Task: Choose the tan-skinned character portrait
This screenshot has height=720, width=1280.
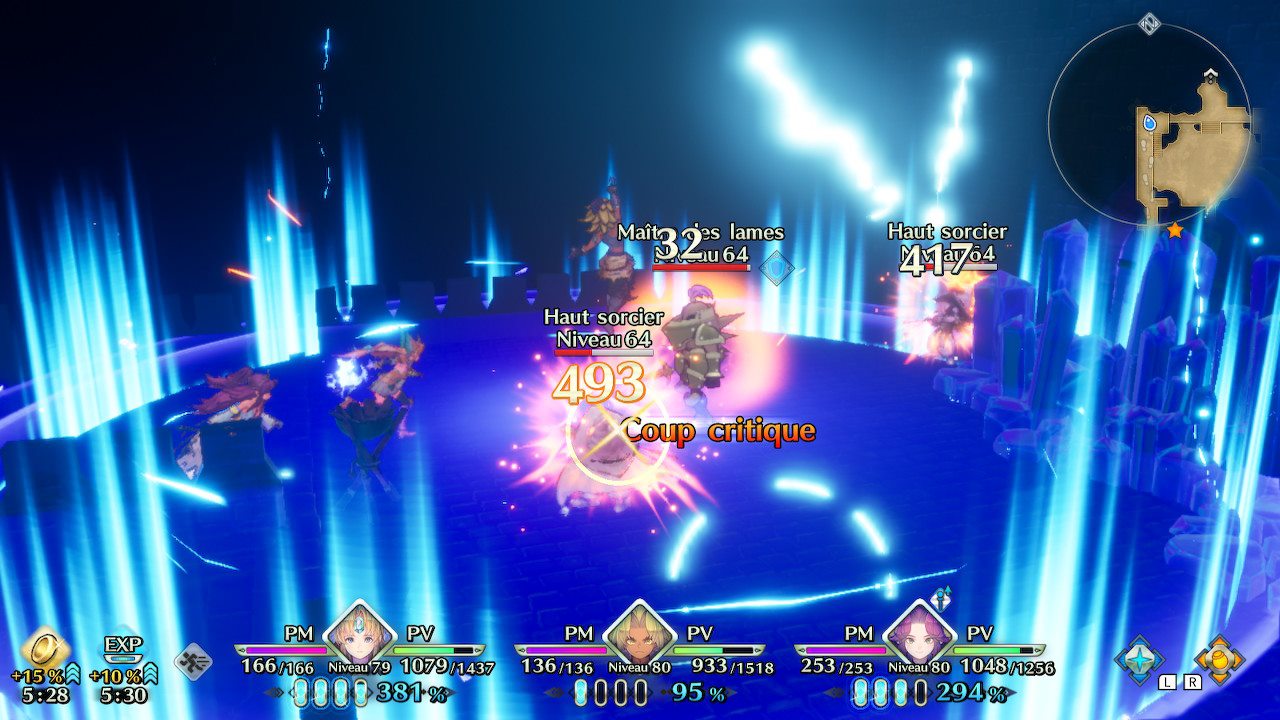Action: point(639,634)
